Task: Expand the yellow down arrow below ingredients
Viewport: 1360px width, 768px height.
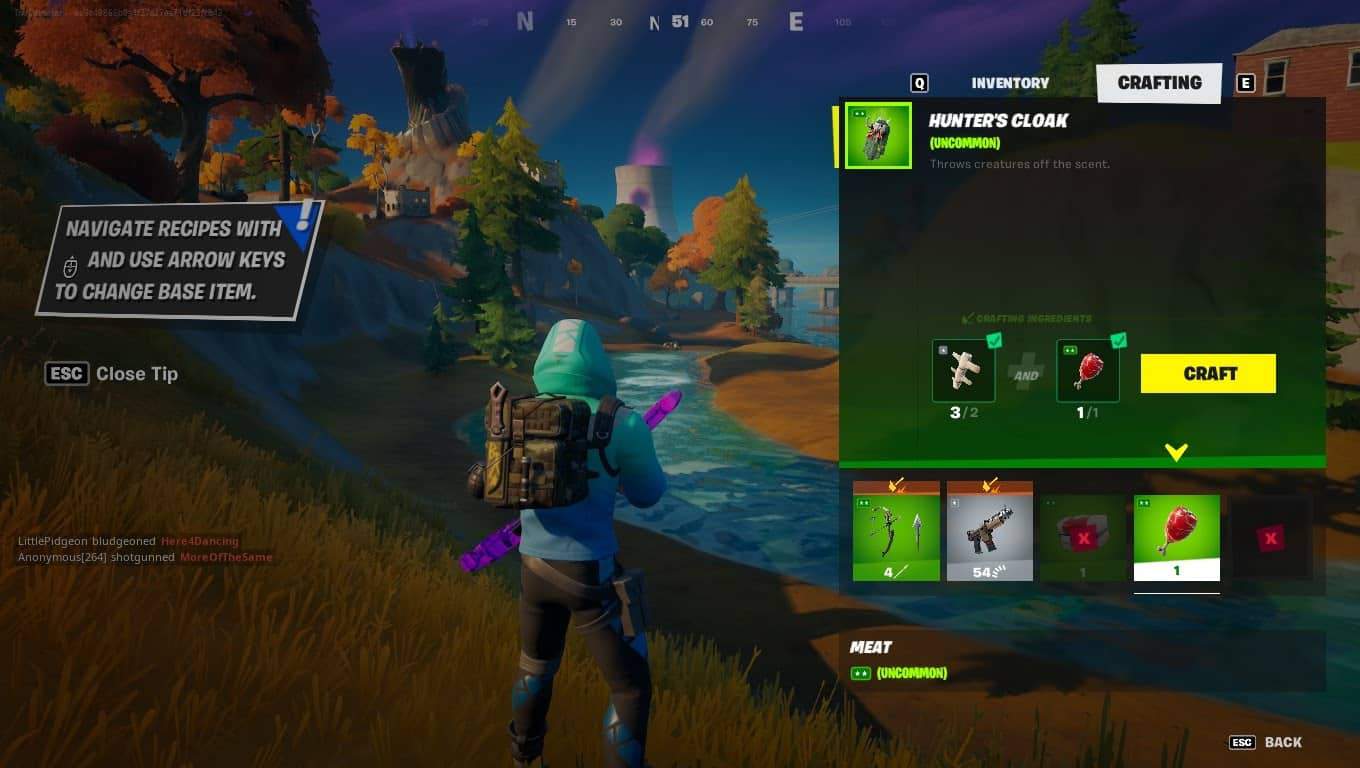Action: (1176, 452)
